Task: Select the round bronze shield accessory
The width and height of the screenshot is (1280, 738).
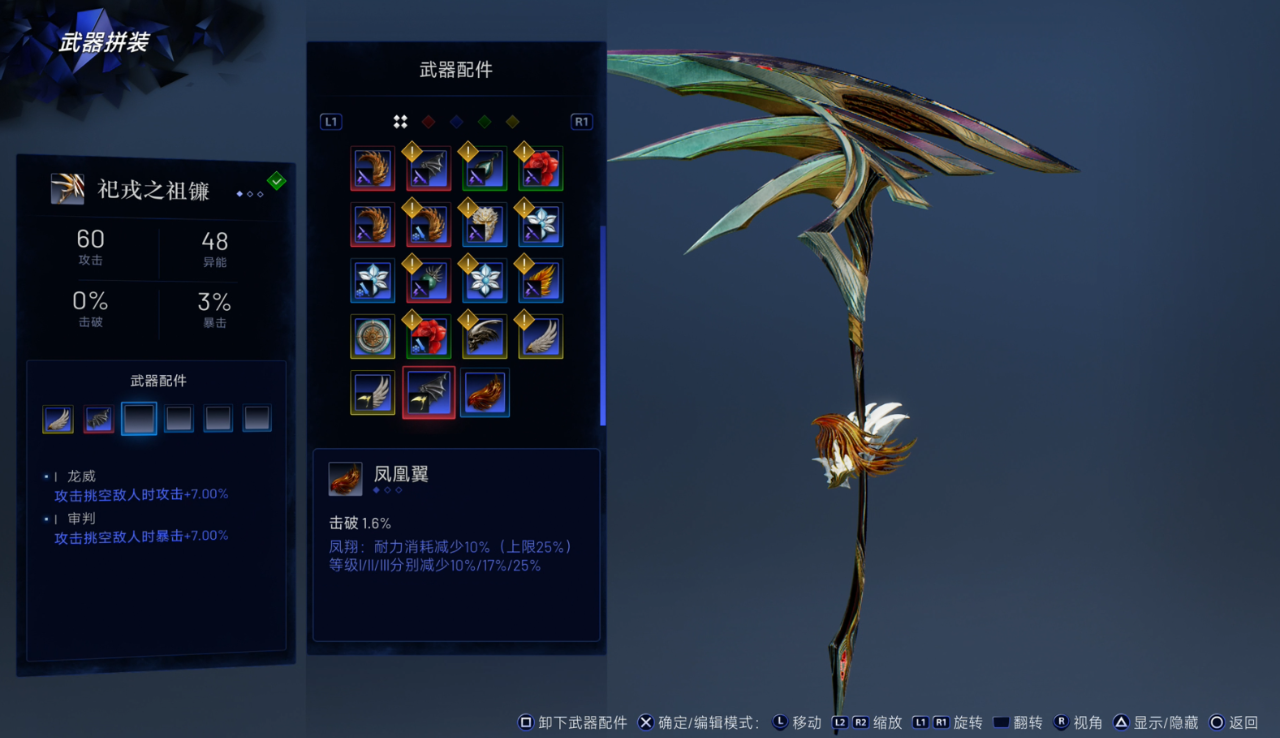Action: pos(373,337)
